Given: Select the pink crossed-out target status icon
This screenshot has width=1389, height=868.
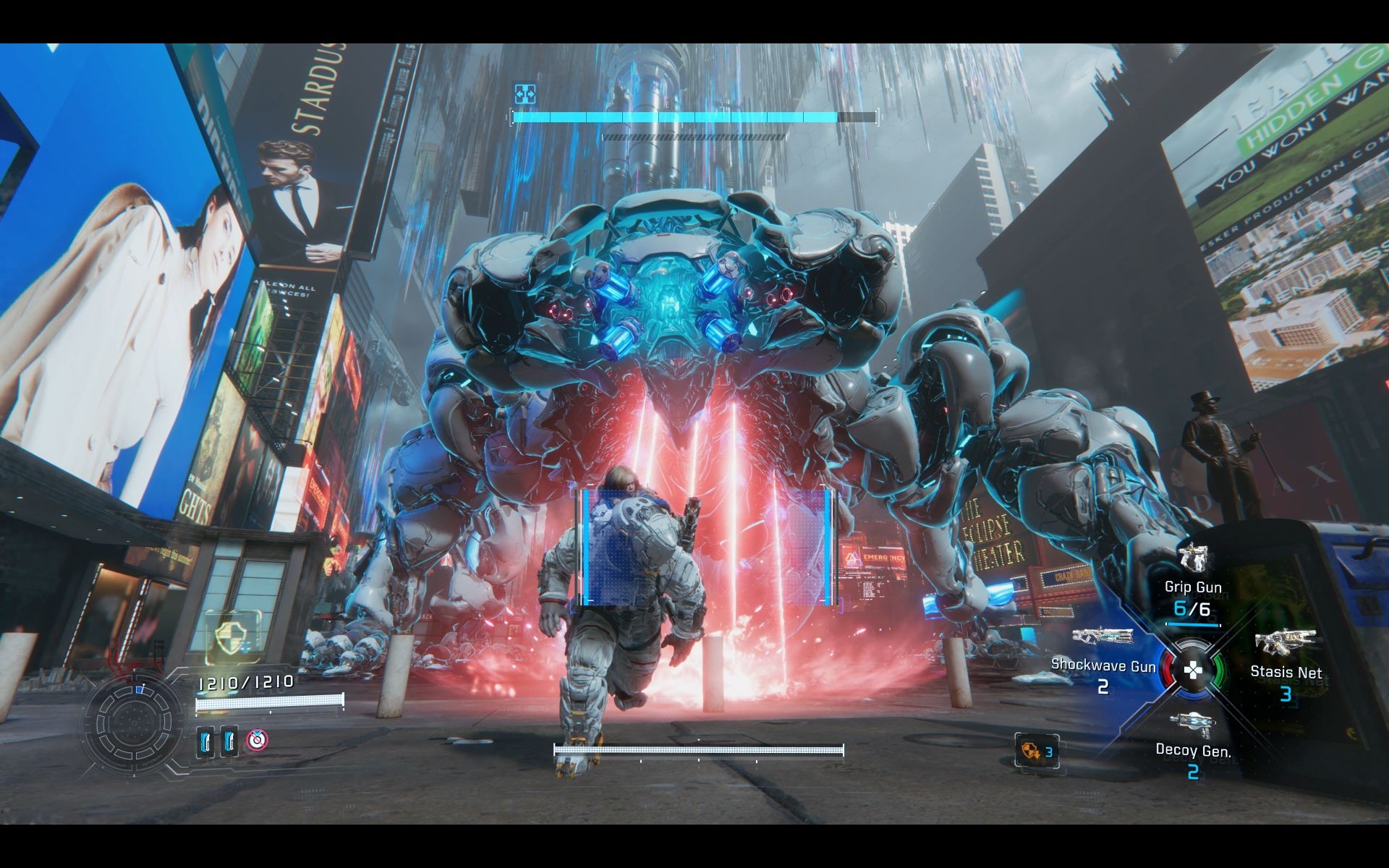Looking at the screenshot, I should 256,740.
